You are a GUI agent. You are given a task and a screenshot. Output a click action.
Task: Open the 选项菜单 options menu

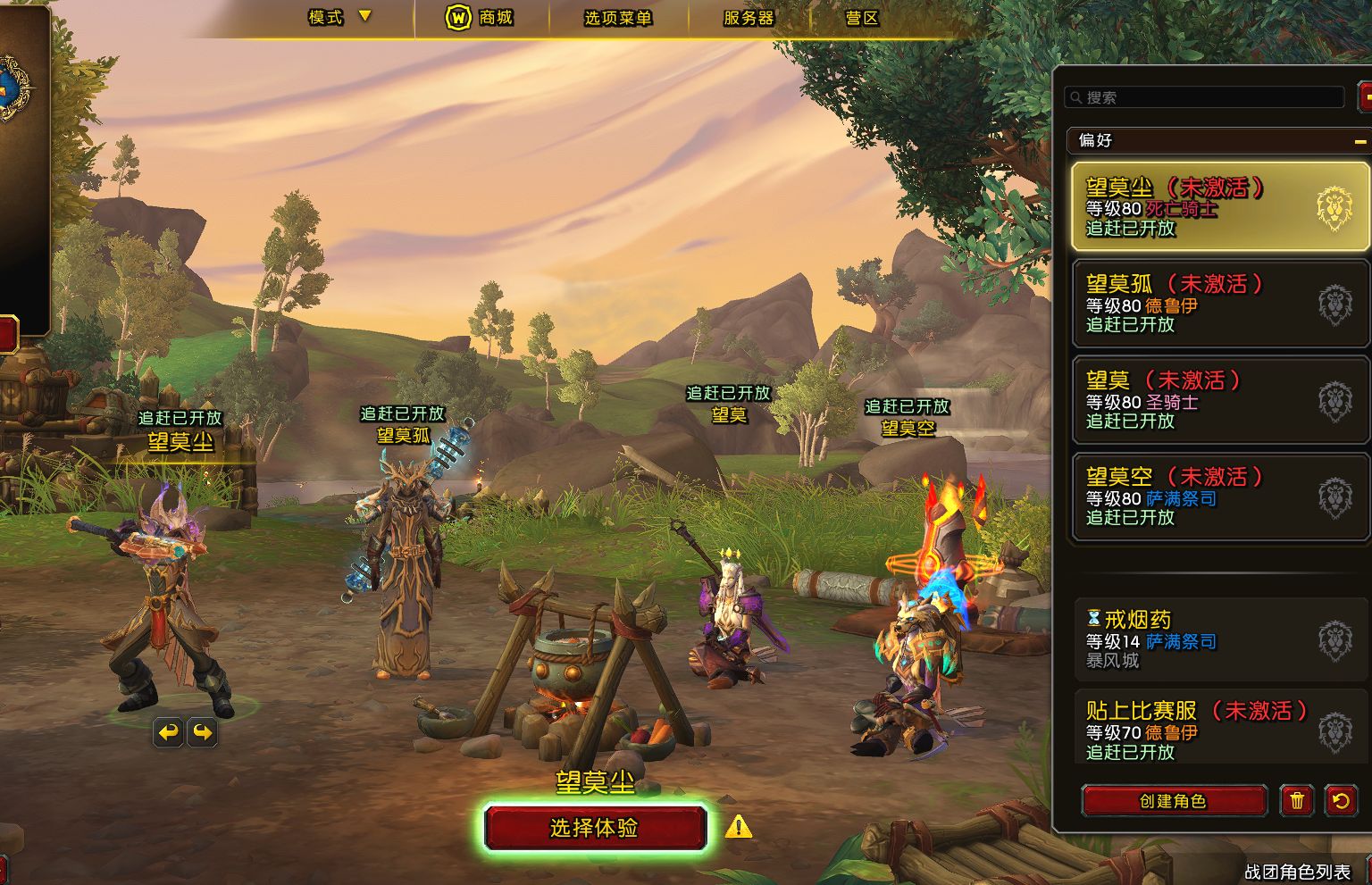pyautogui.click(x=617, y=18)
